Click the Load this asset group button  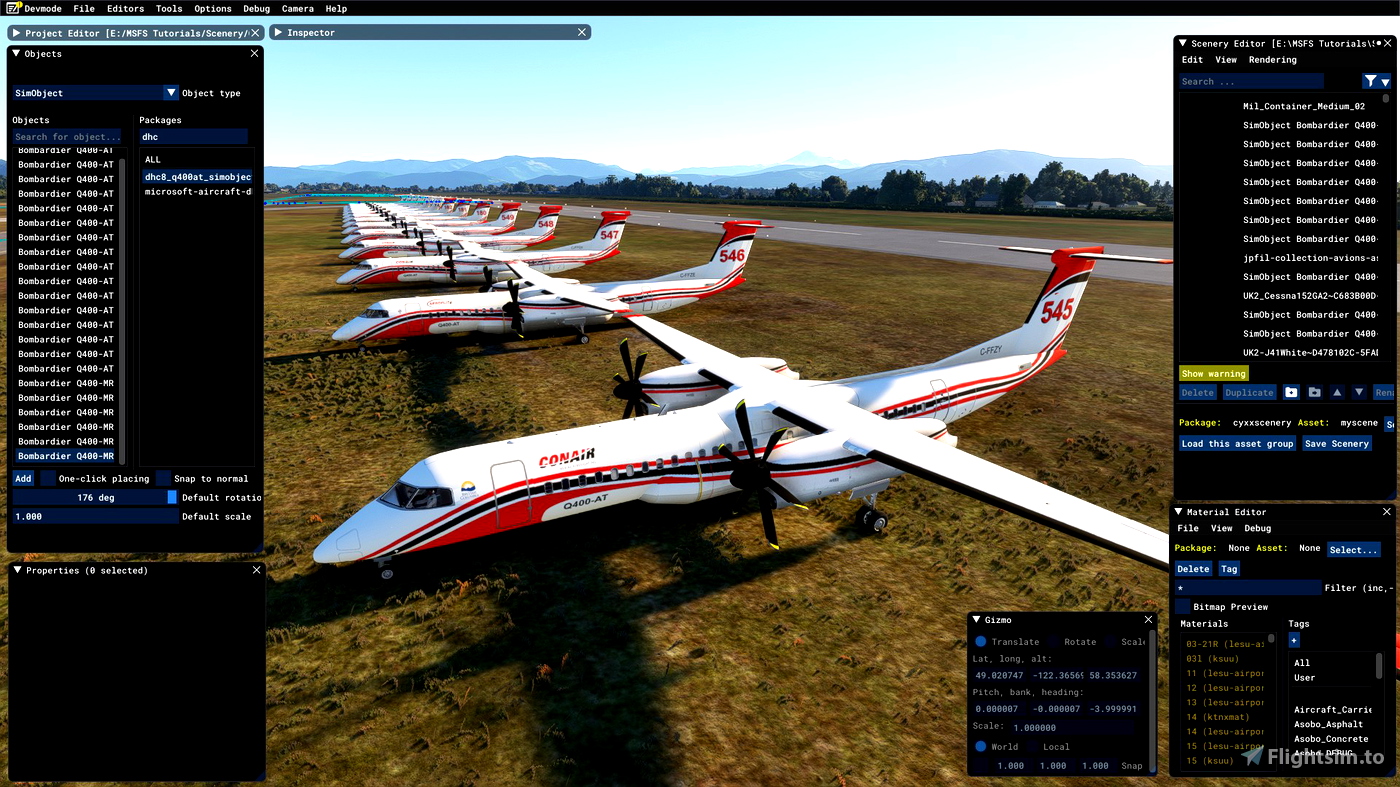click(1237, 443)
